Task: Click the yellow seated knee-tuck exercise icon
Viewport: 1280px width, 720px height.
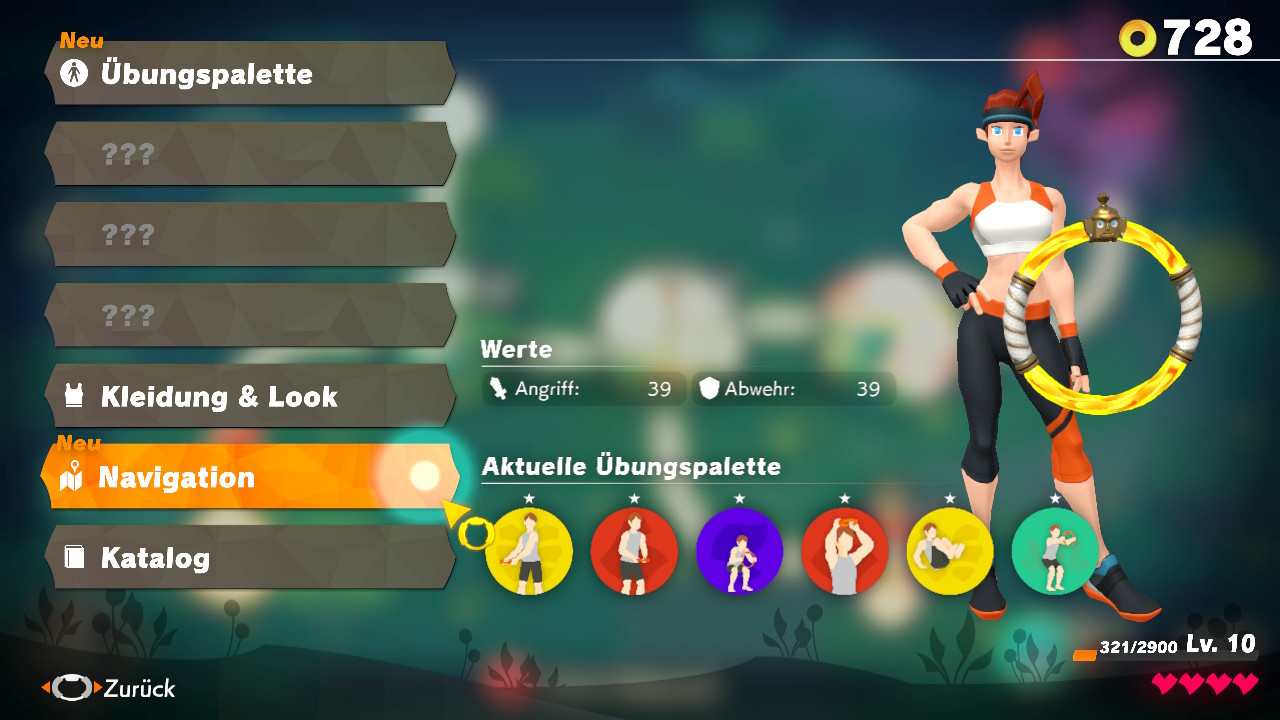Action: 949,551
